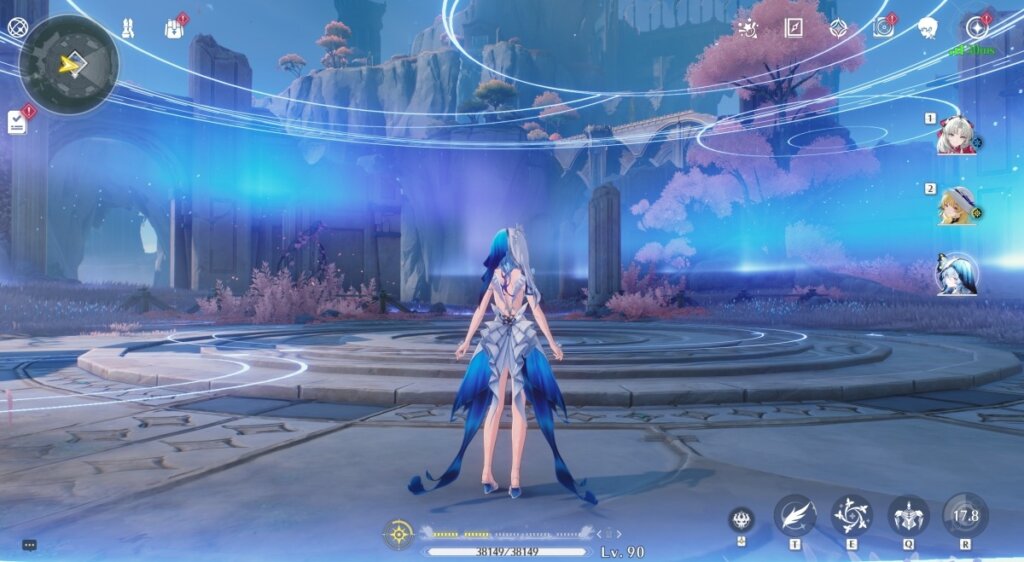
Task: Click the twin-figure icon beside the minimap
Action: tap(129, 28)
